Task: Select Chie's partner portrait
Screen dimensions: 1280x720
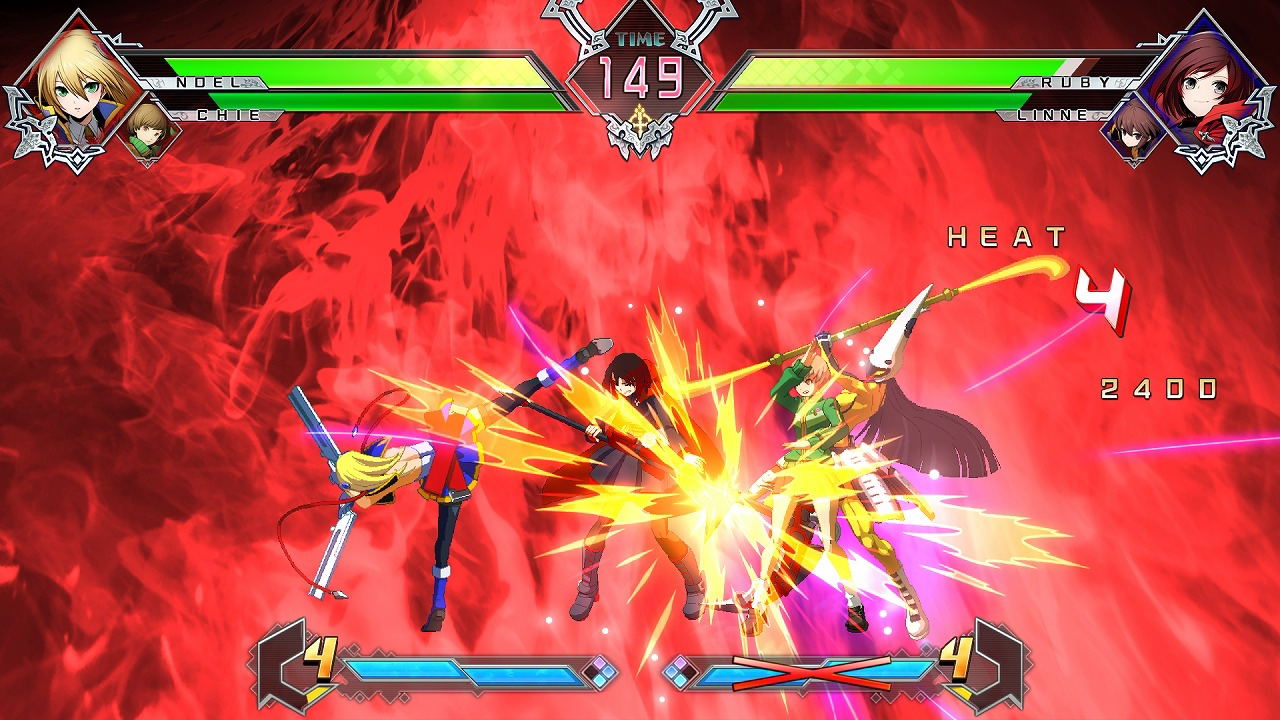Action: (x=149, y=129)
